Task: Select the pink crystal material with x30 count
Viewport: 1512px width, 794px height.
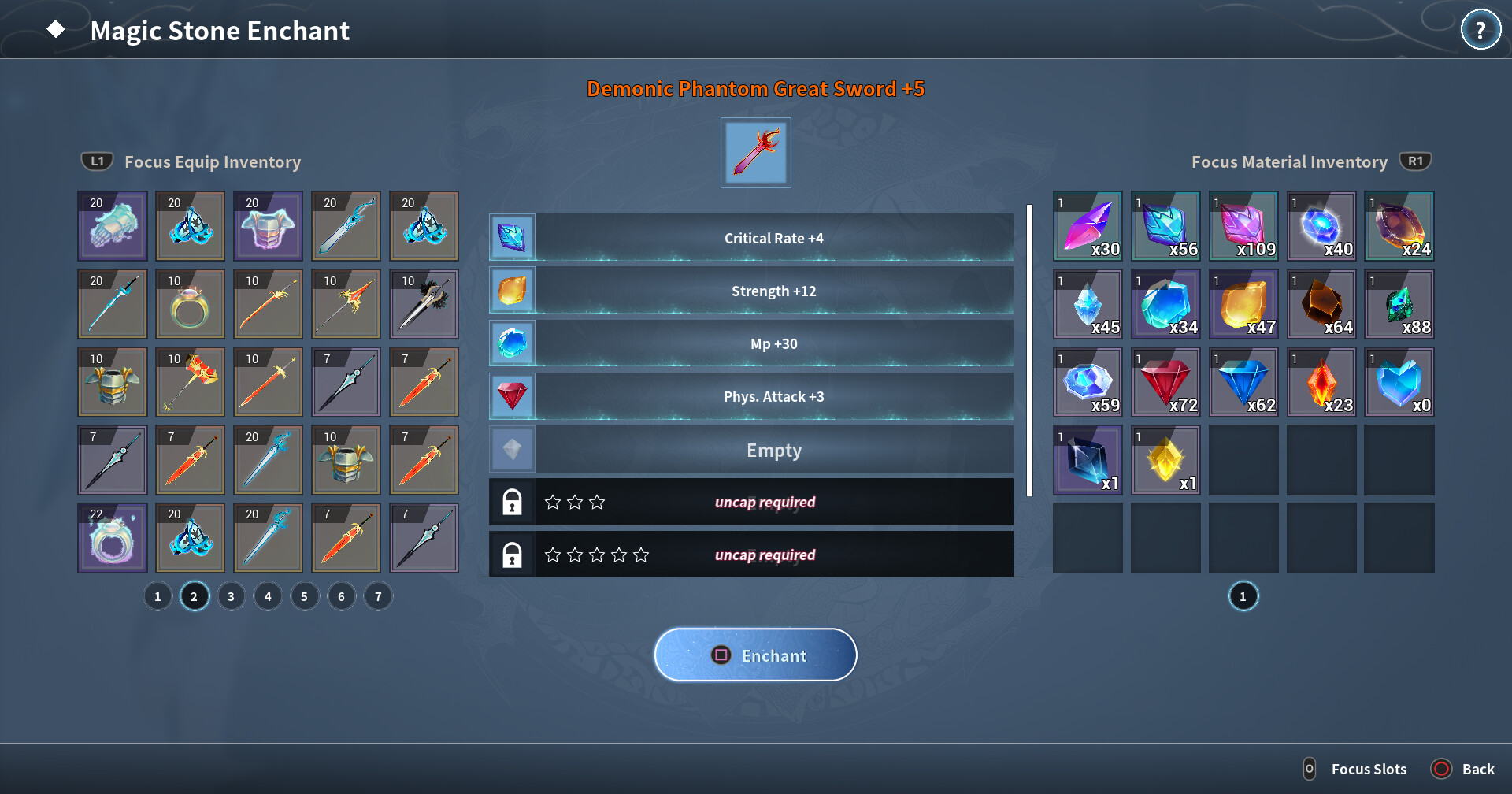Action: (x=1087, y=226)
